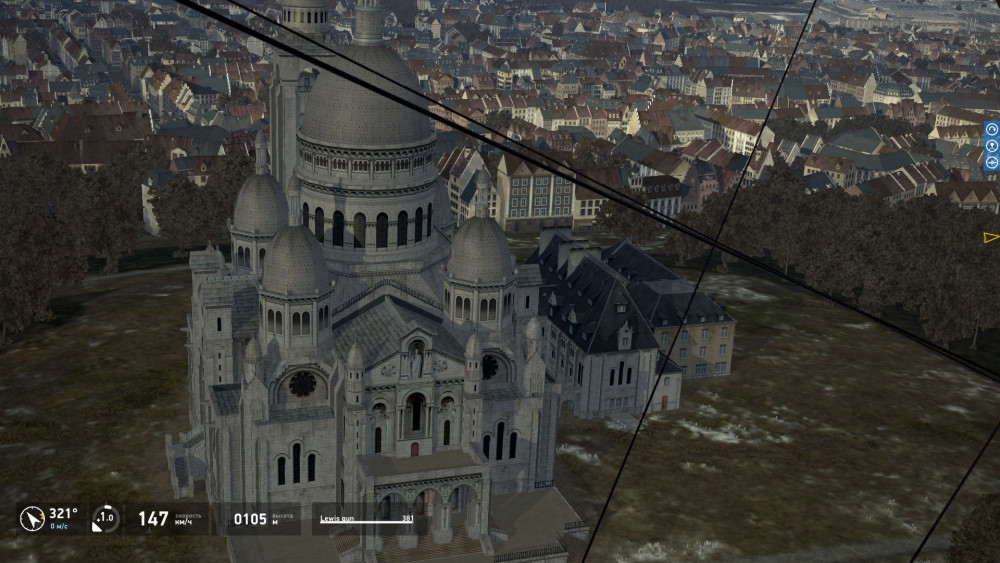Toggle the 1.0 time compression dial
Viewport: 1000px width, 563px height.
[105, 518]
